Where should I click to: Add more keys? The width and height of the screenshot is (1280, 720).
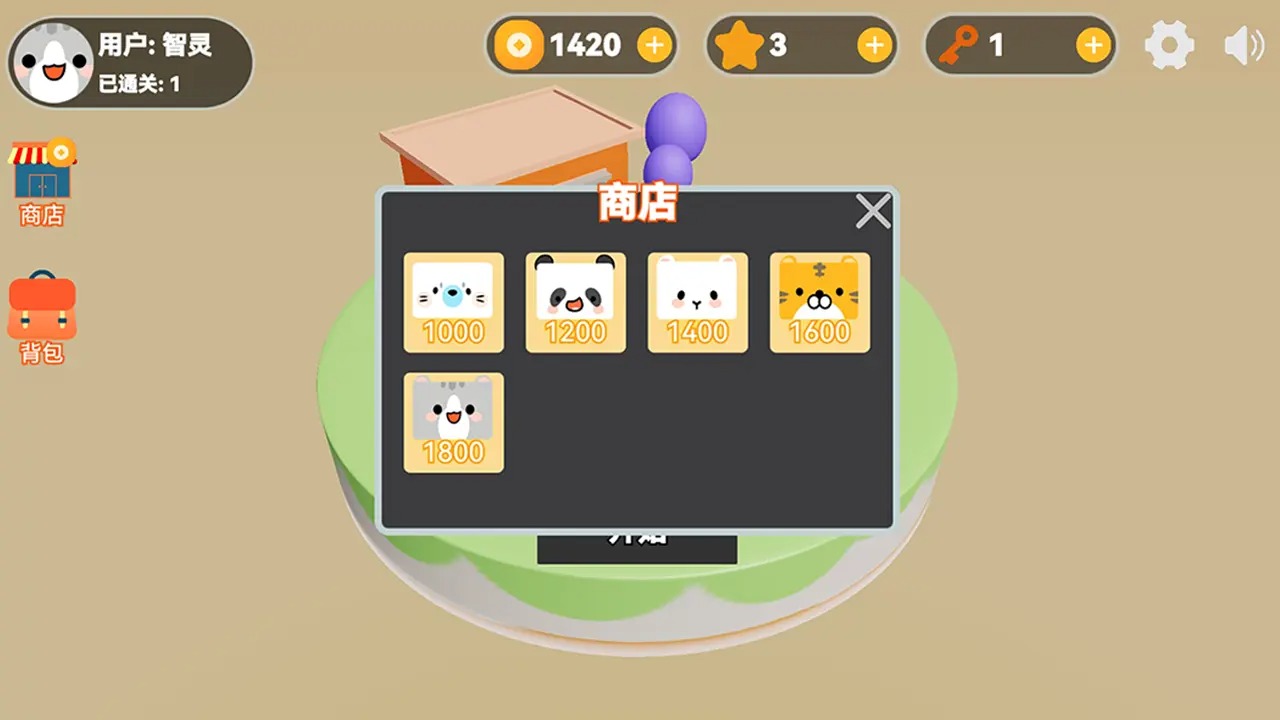(1093, 45)
